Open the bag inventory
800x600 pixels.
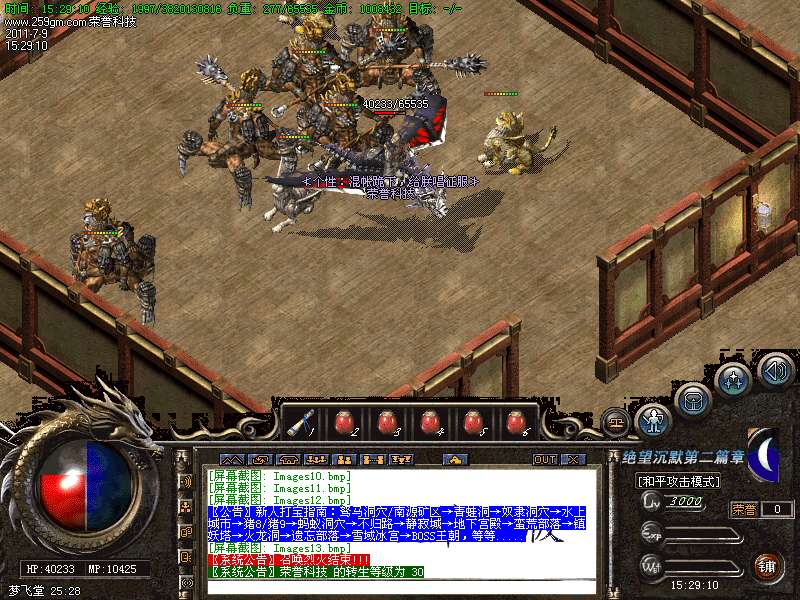[x=692, y=400]
